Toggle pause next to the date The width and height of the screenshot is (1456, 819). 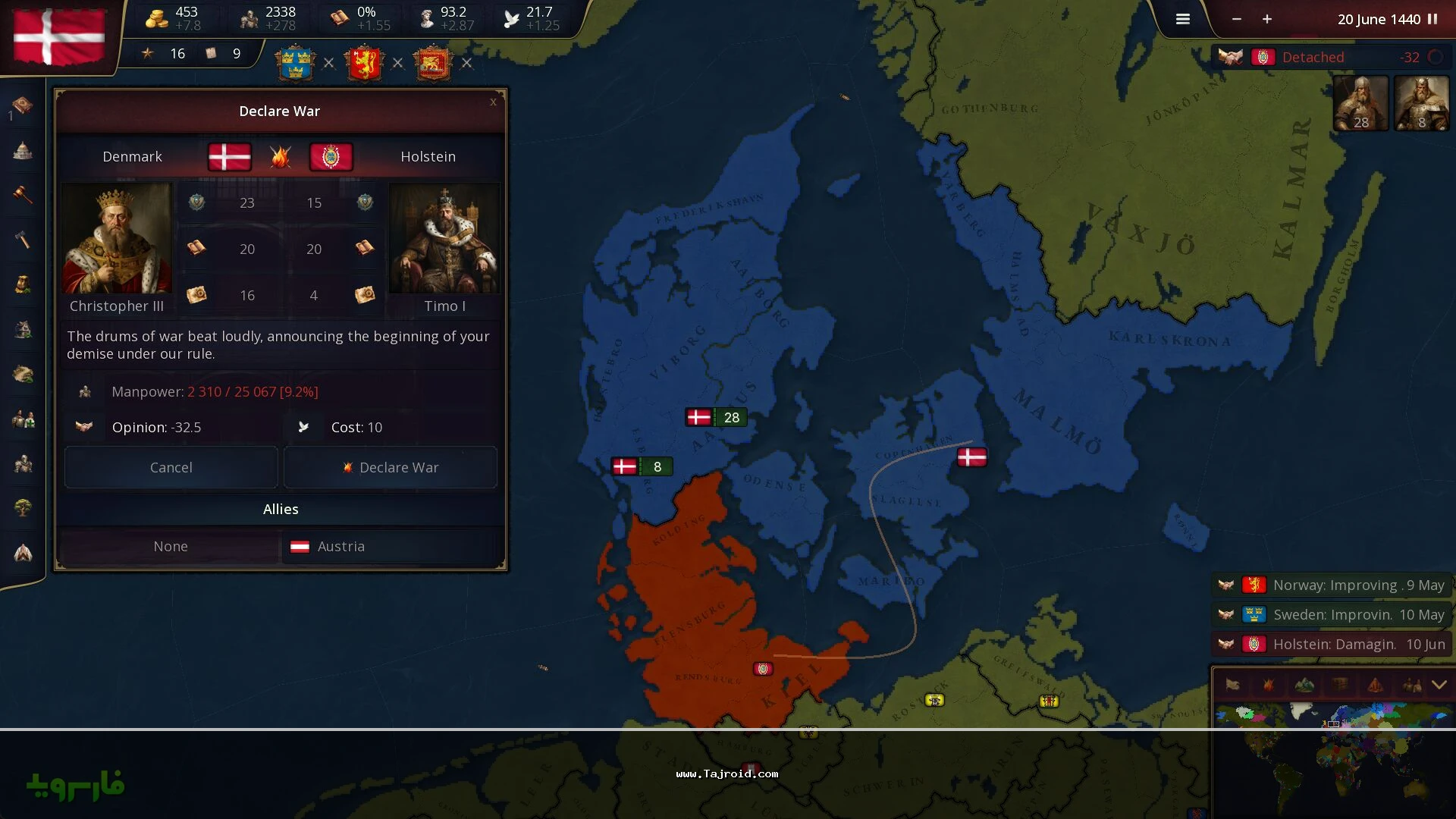(x=1432, y=19)
